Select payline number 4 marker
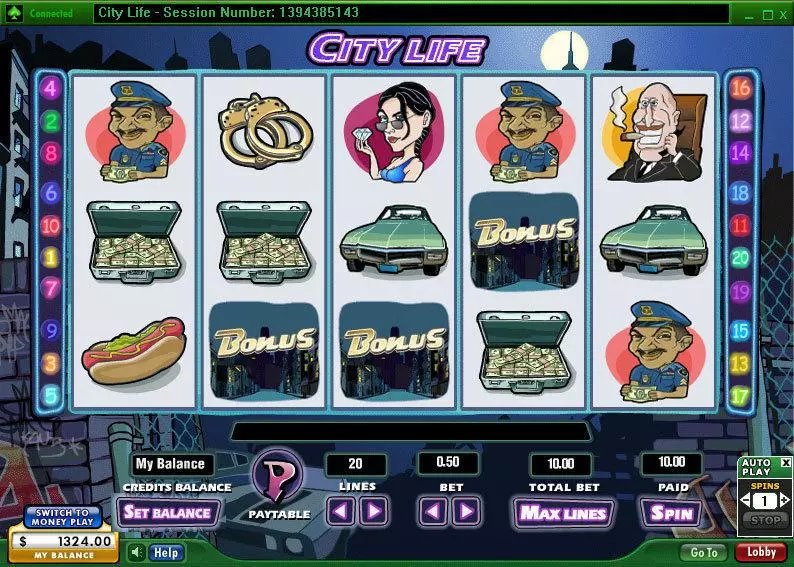The height and width of the screenshot is (567, 794). click(x=51, y=87)
